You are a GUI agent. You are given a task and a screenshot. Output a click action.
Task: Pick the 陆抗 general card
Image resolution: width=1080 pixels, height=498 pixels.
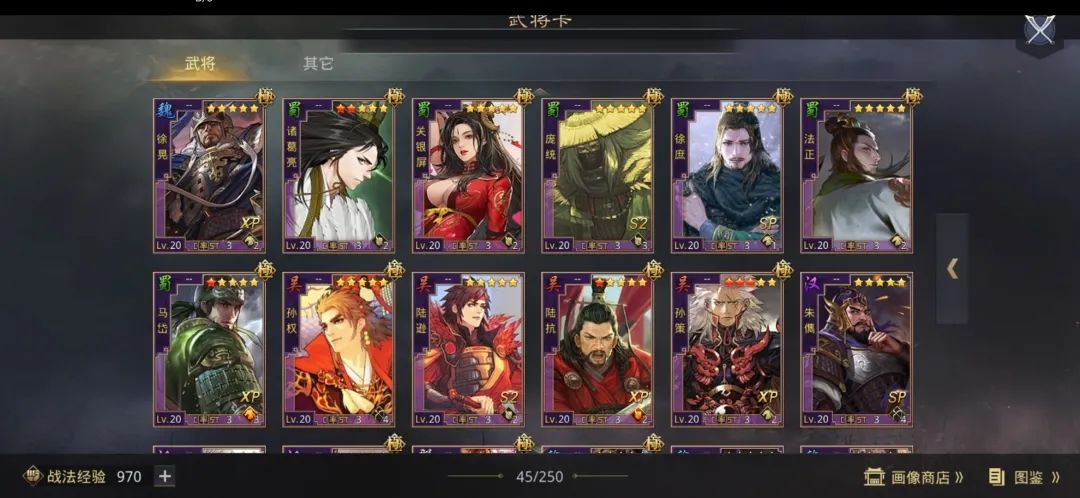[597, 349]
